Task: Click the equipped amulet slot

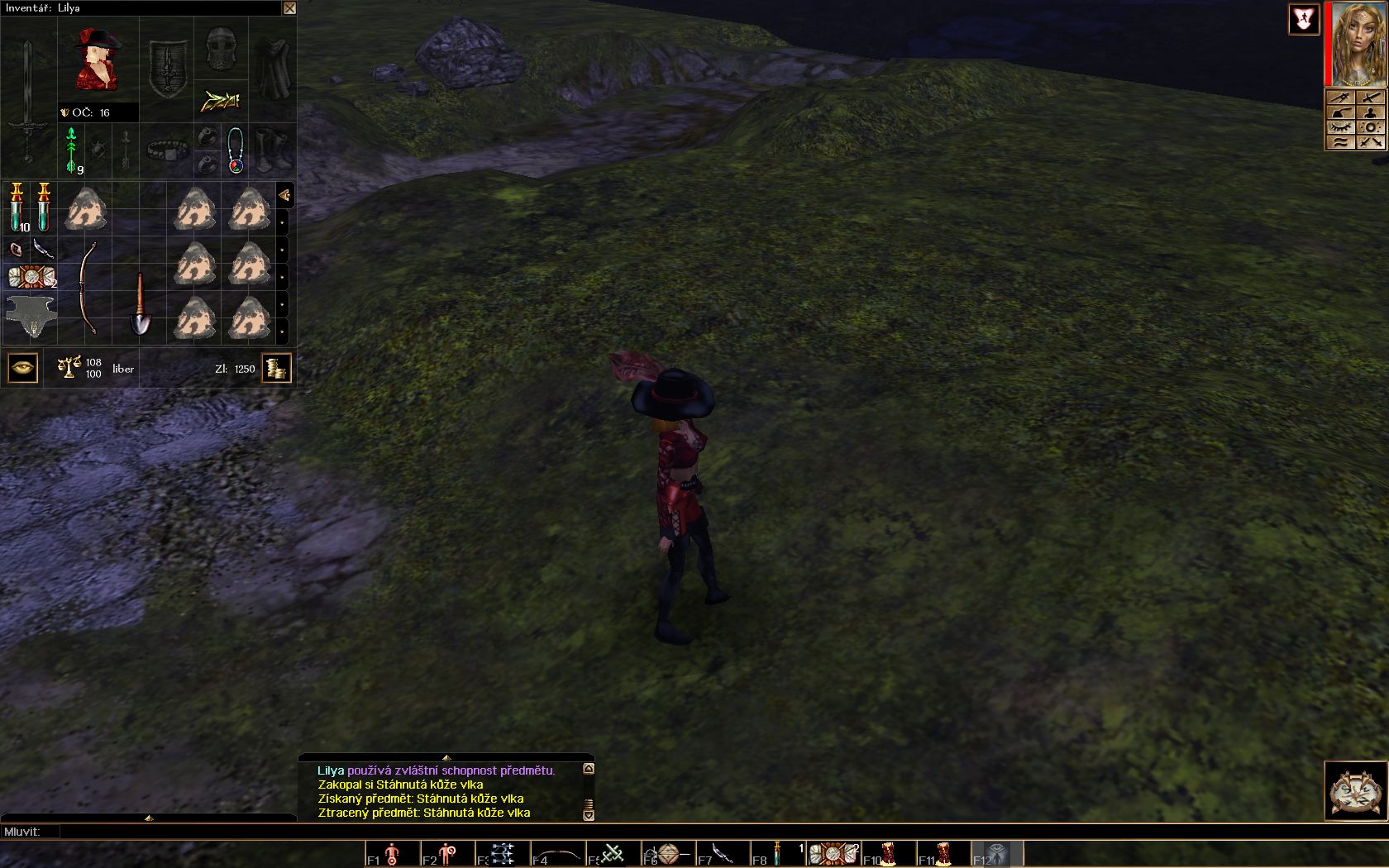Action: coord(236,150)
